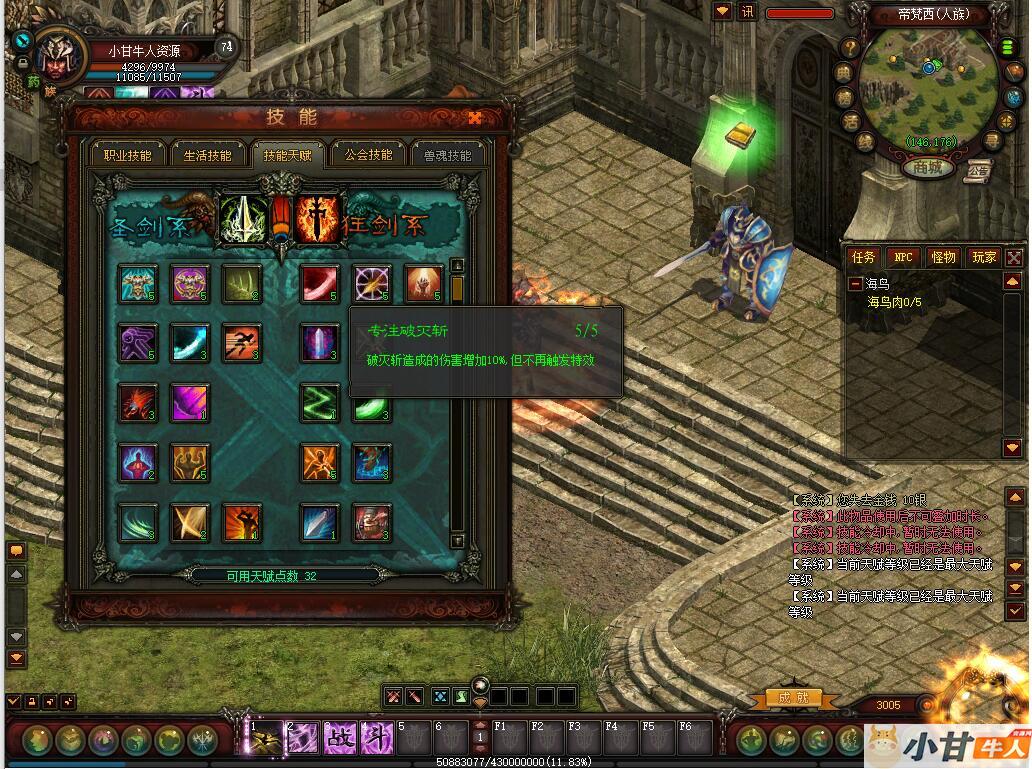Select the running figure talent icon
This screenshot has height=769, width=1032.
241,342
